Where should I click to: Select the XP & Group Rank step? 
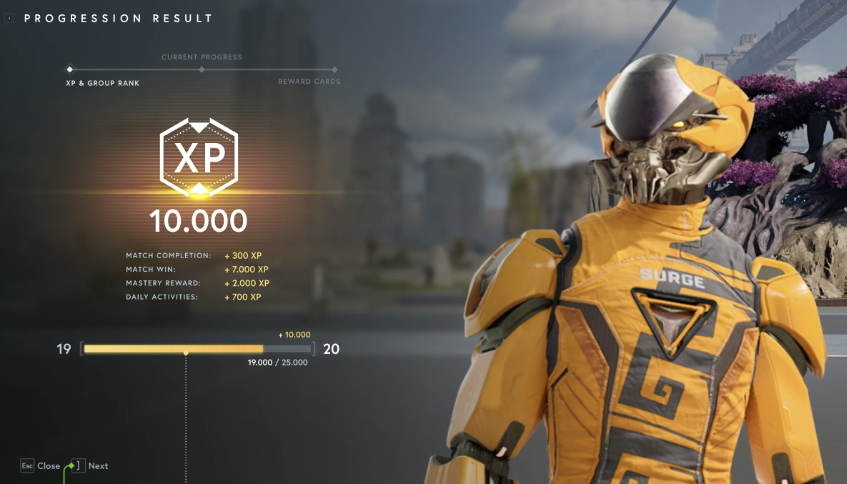96,82
